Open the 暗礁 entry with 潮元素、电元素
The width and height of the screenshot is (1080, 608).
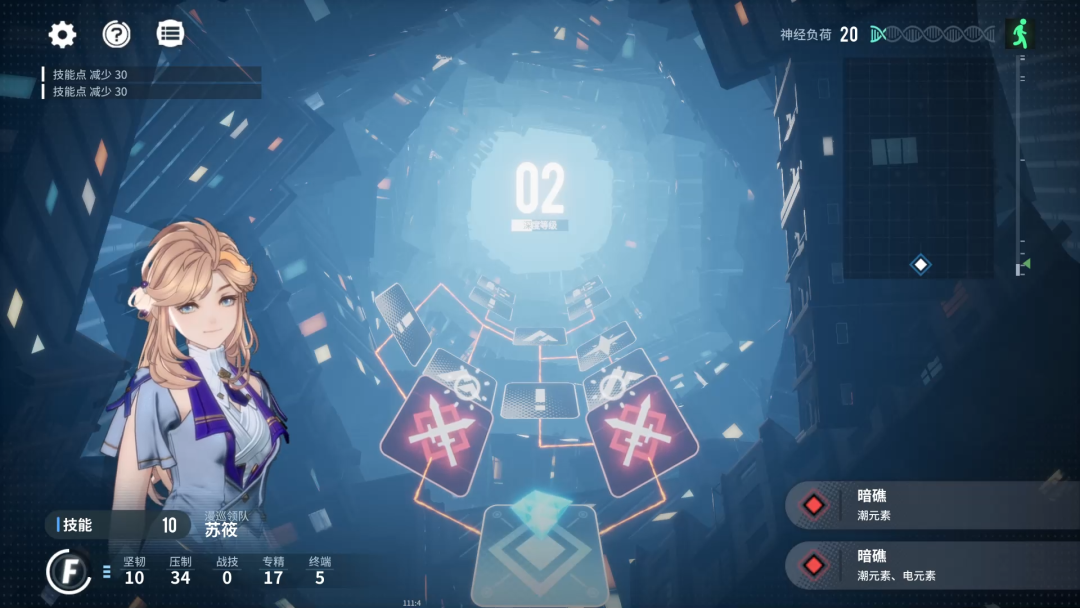932,565
